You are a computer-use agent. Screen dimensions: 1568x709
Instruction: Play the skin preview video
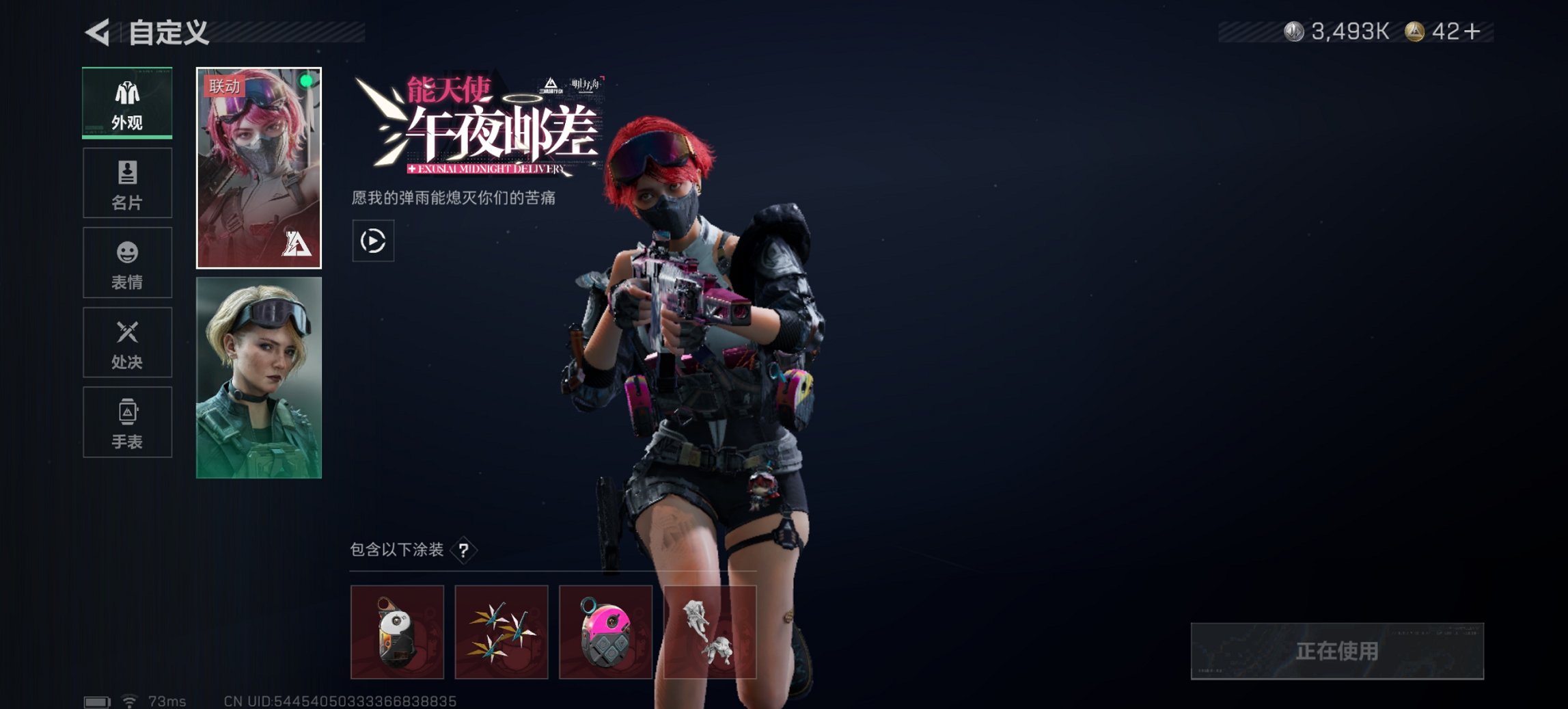pos(373,241)
